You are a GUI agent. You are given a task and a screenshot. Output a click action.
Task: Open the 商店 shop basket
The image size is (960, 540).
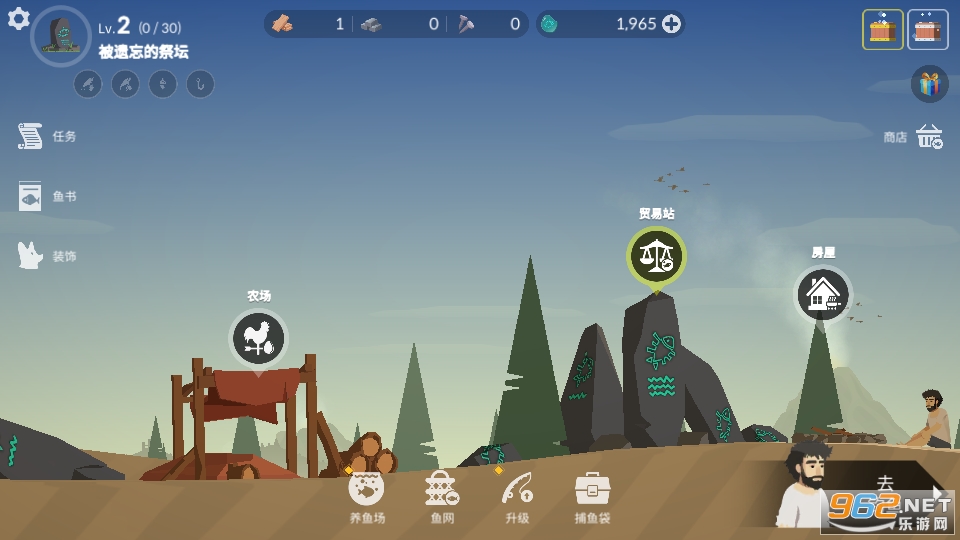(929, 137)
